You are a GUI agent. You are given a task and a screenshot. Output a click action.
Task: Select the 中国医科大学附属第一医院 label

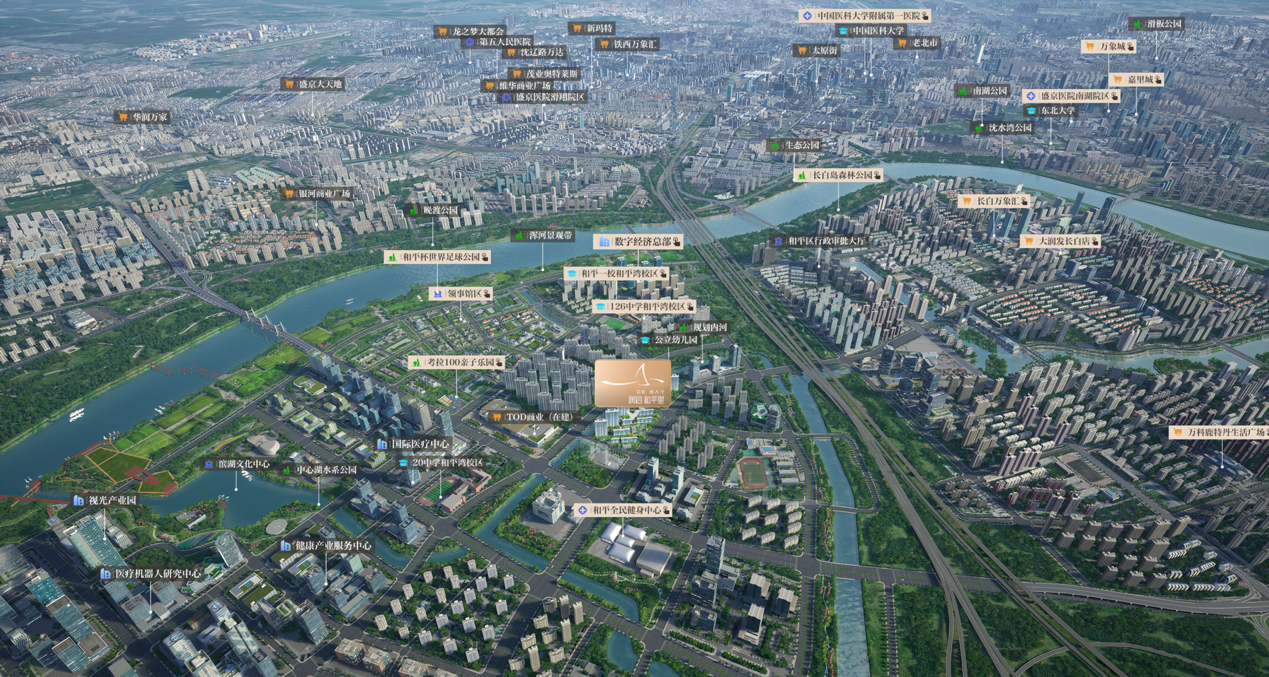[x=865, y=16]
